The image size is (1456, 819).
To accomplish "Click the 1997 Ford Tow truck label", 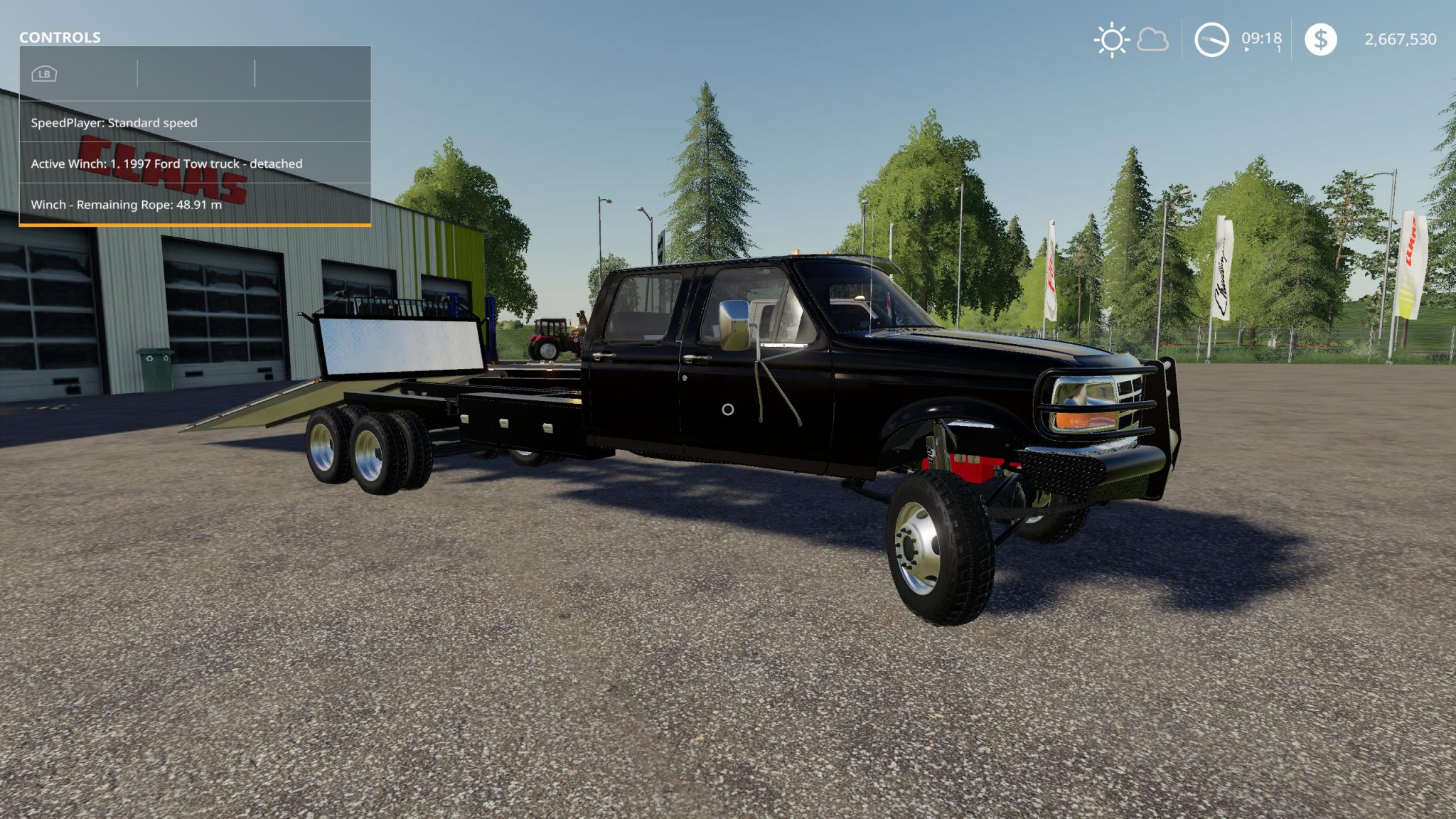I will pyautogui.click(x=180, y=164).
